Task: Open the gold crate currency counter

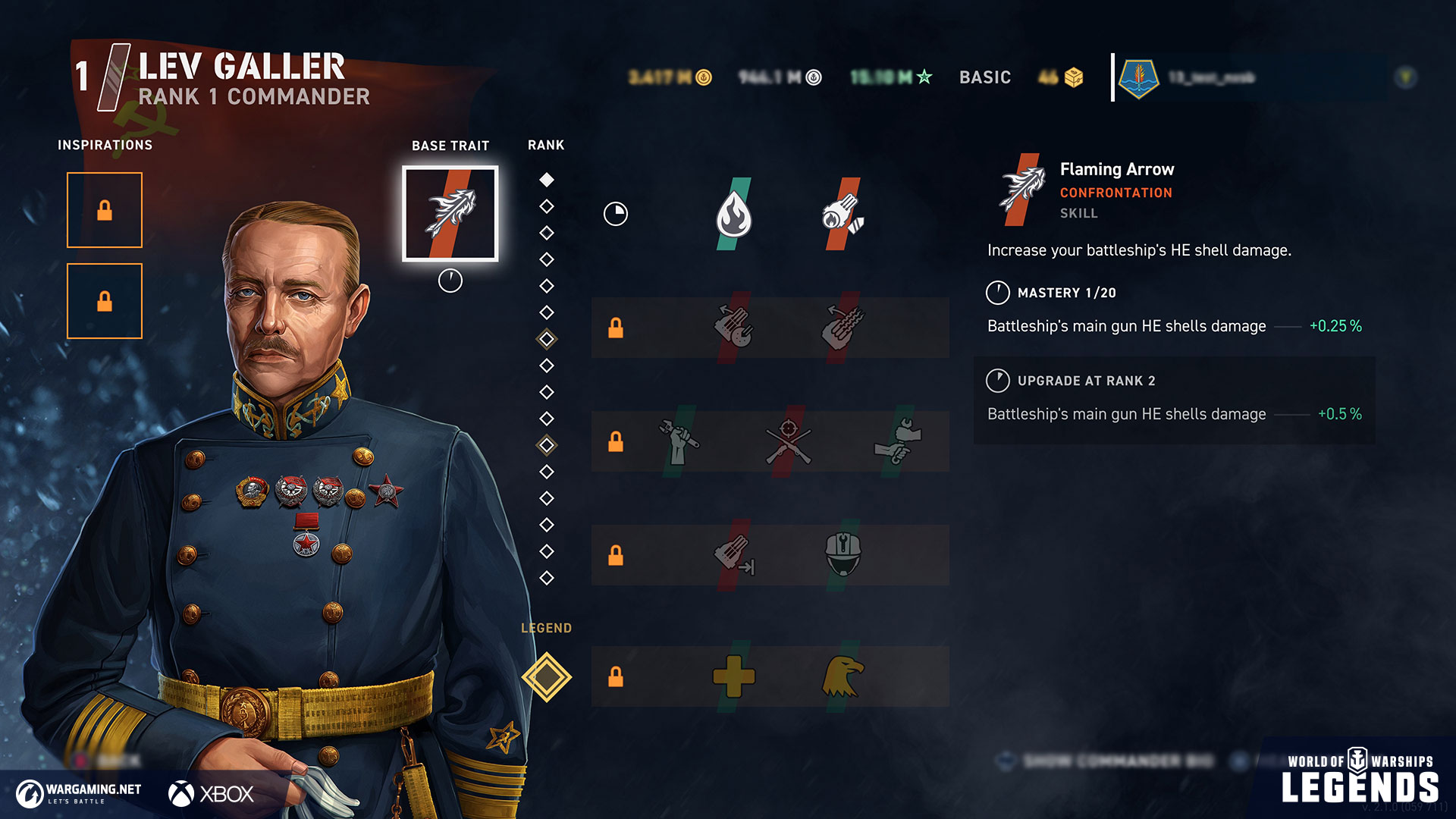Action: 1061,77
